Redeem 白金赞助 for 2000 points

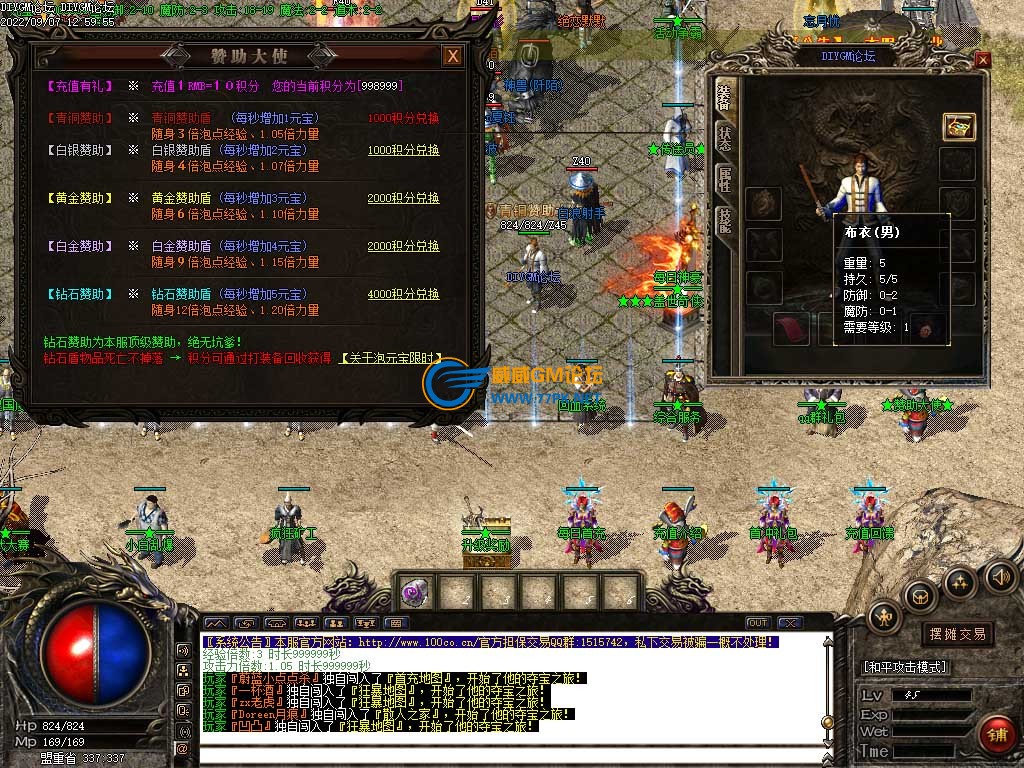click(x=403, y=246)
